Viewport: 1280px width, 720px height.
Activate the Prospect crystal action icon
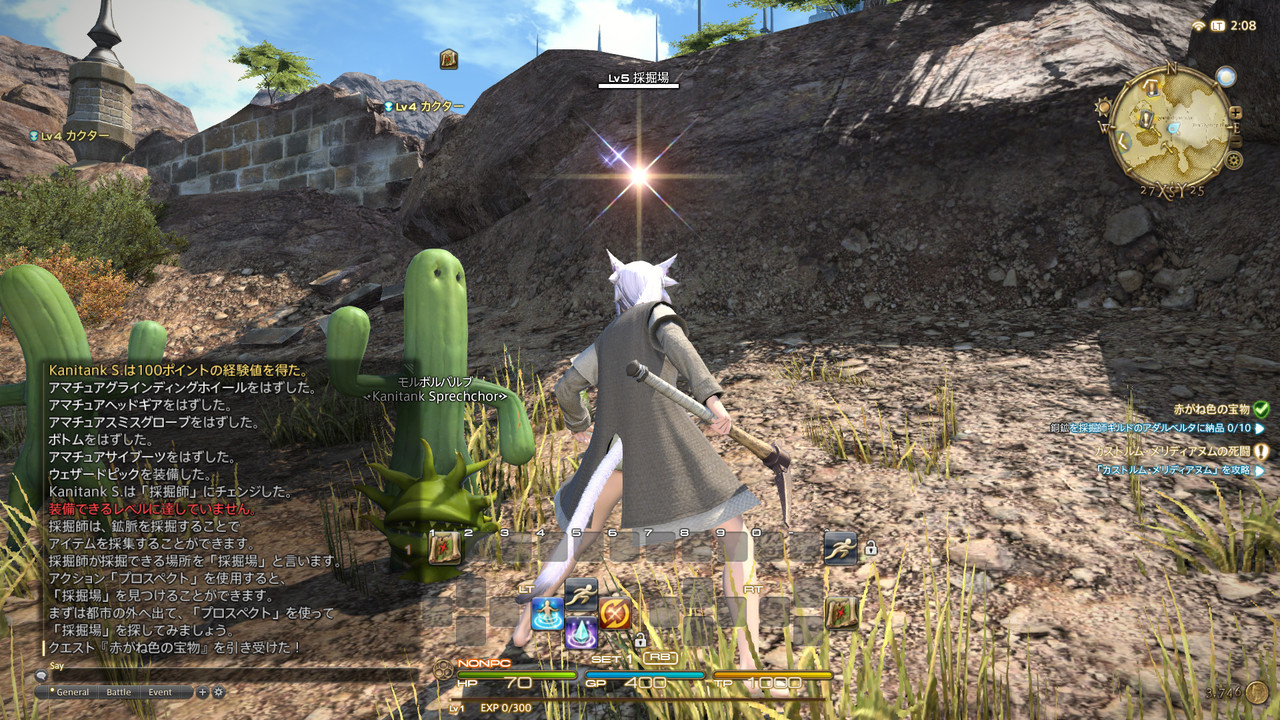(x=580, y=633)
